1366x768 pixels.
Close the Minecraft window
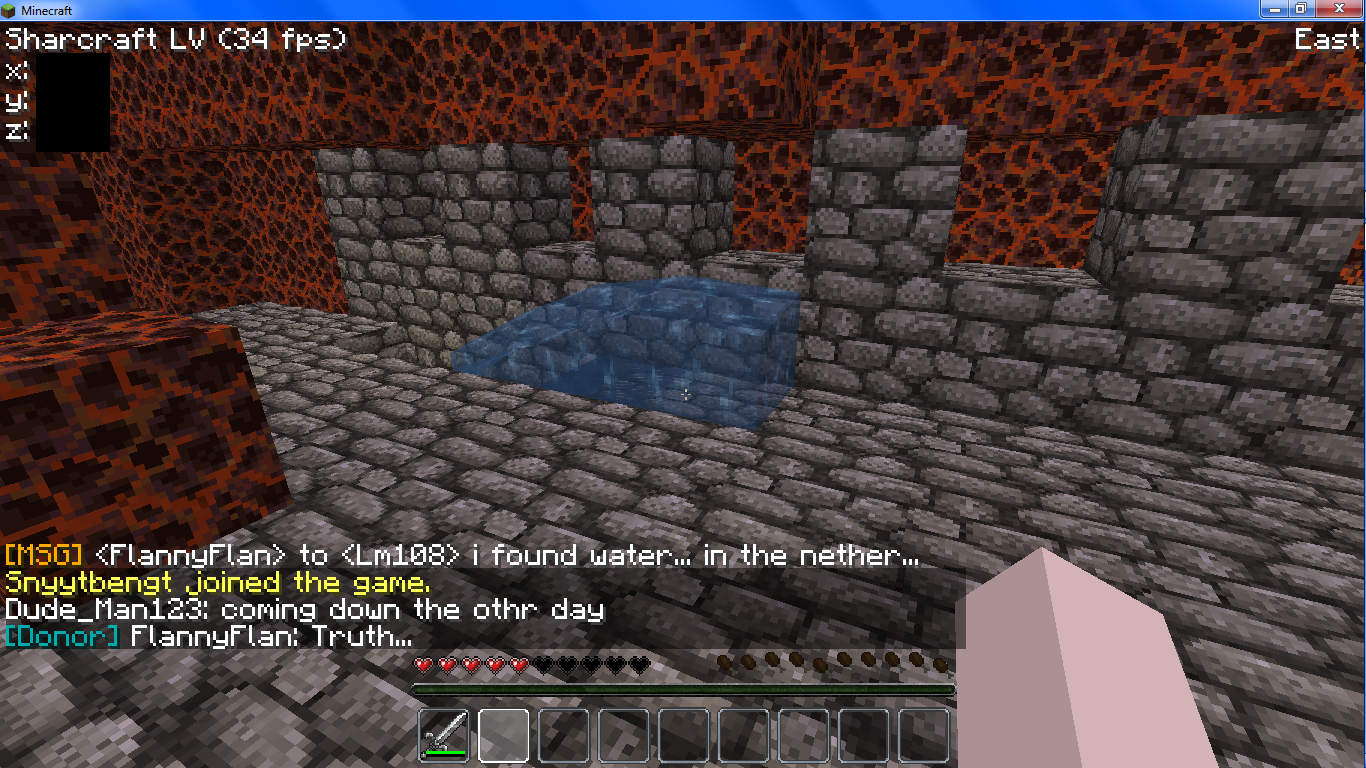click(x=1341, y=8)
